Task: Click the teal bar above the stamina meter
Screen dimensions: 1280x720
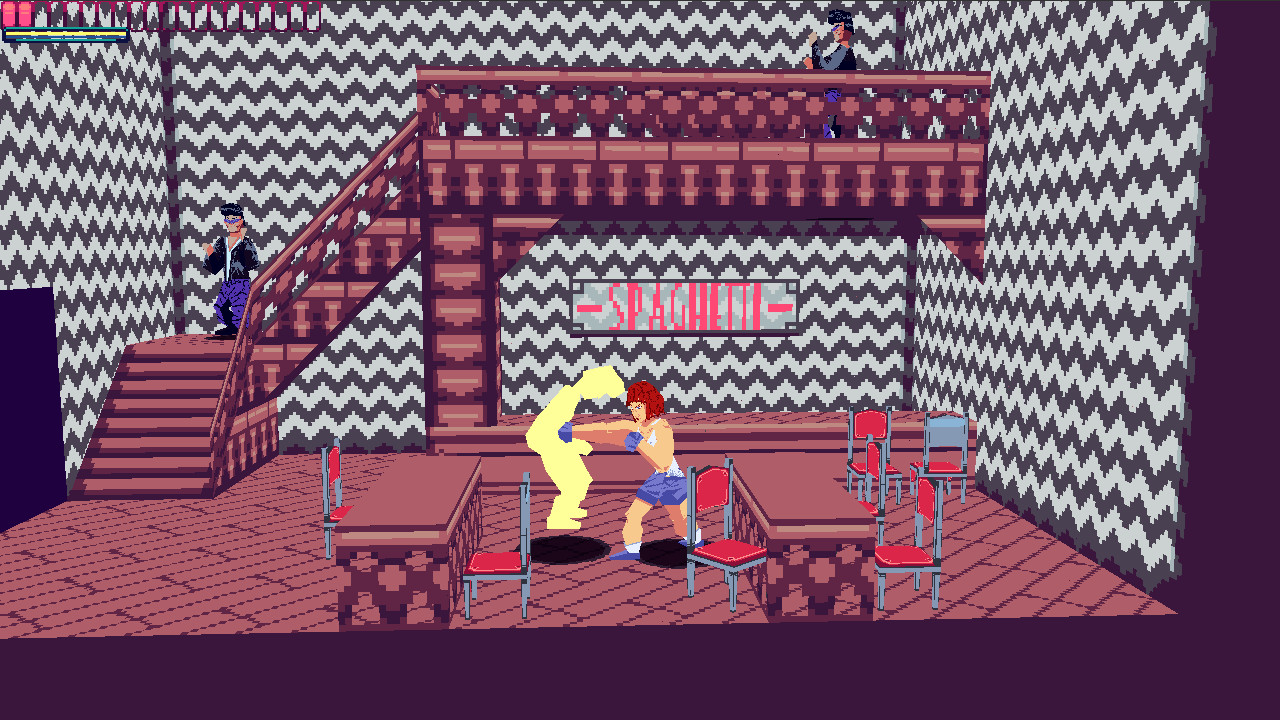Action: pyautogui.click(x=64, y=29)
